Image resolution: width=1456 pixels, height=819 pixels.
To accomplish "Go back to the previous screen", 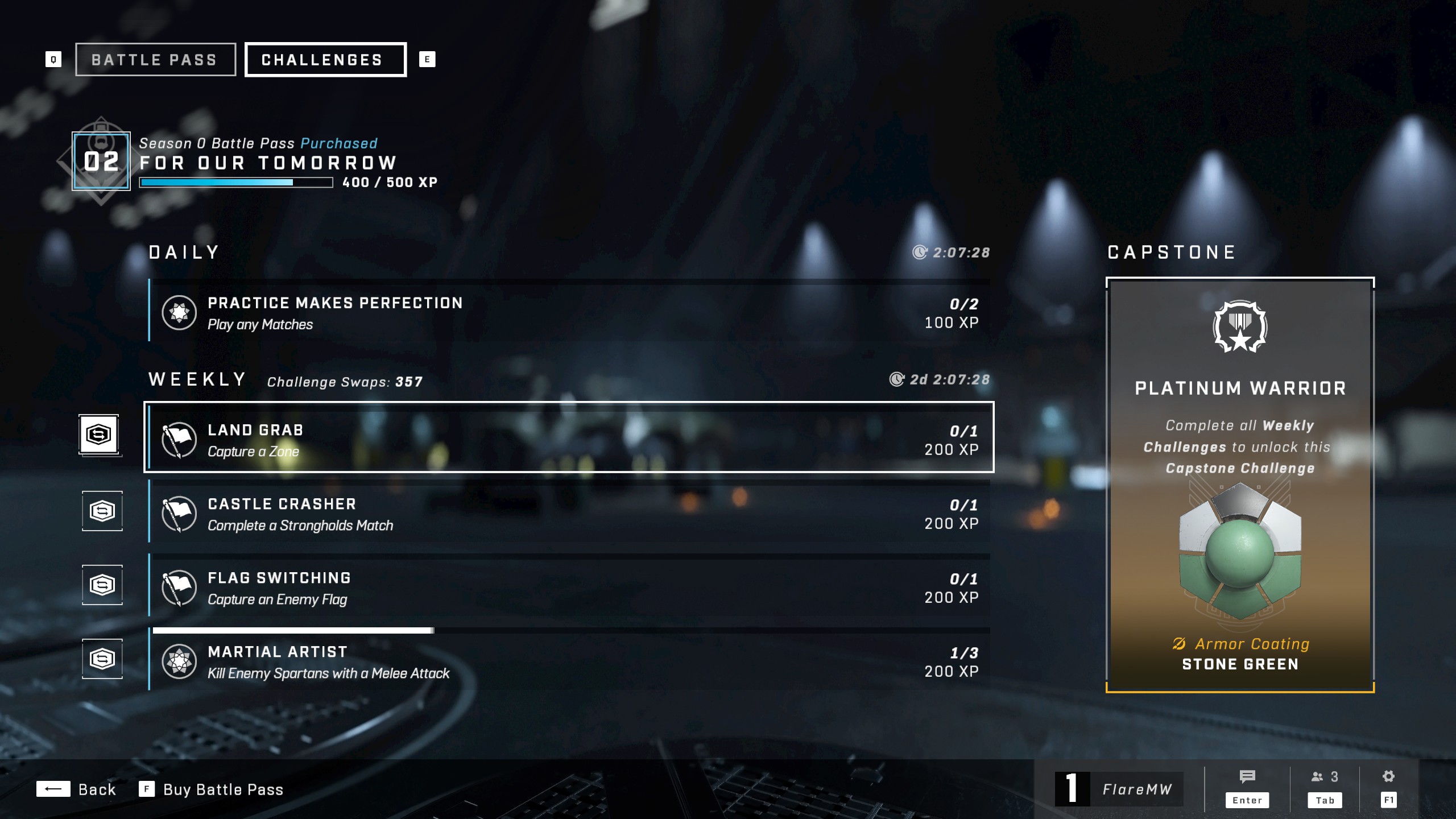I will 77,789.
